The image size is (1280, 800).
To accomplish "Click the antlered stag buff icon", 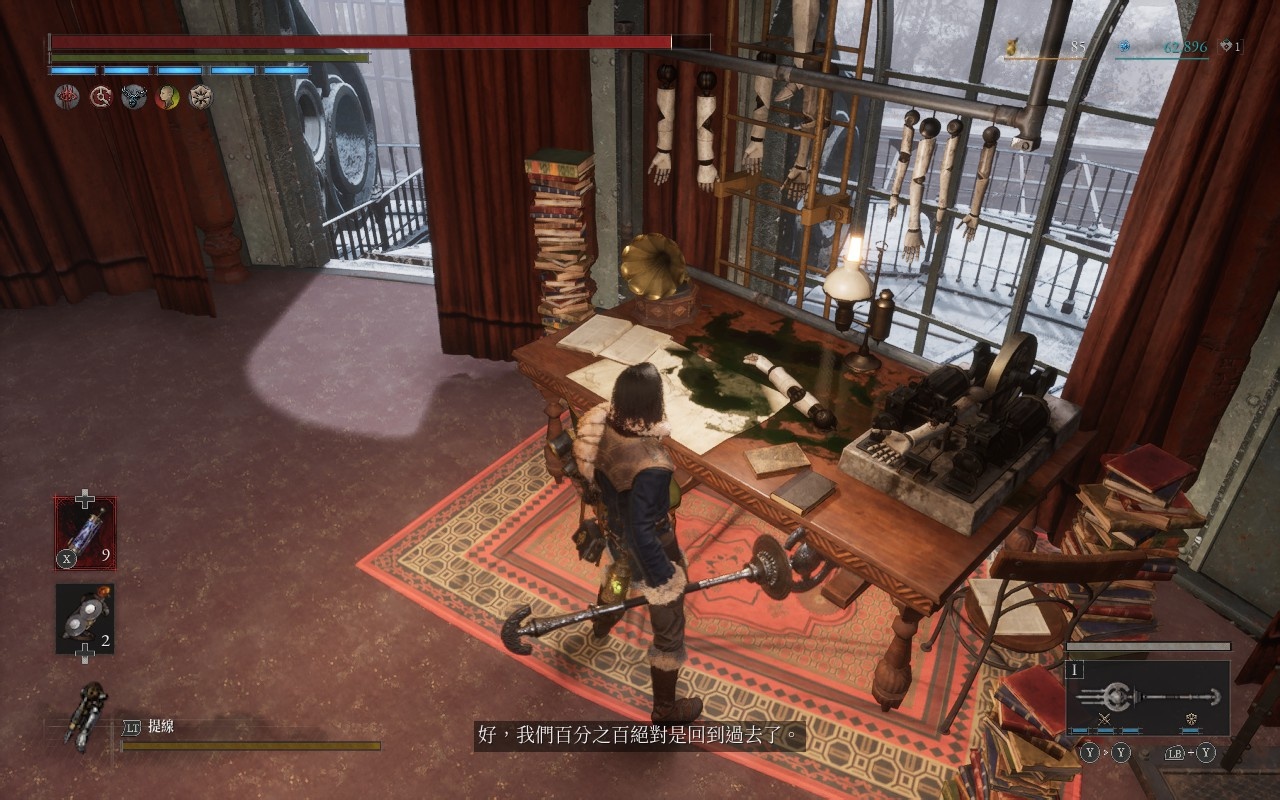I will [x=134, y=97].
